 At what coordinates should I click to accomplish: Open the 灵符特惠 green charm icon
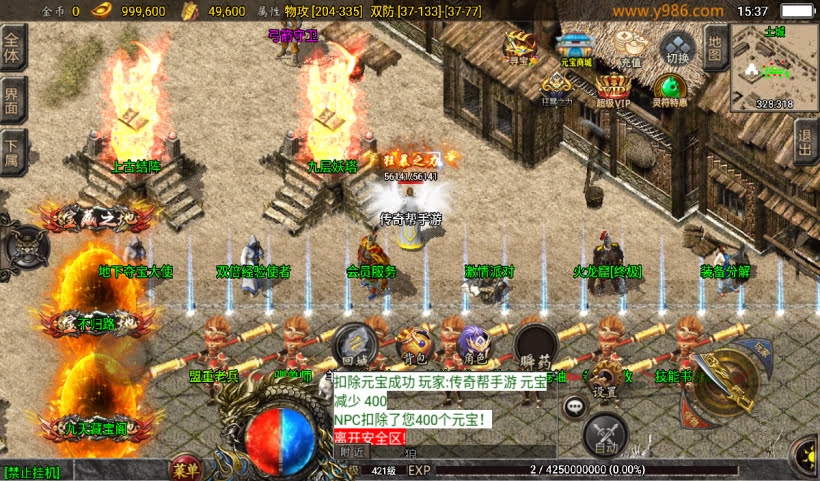click(x=669, y=89)
